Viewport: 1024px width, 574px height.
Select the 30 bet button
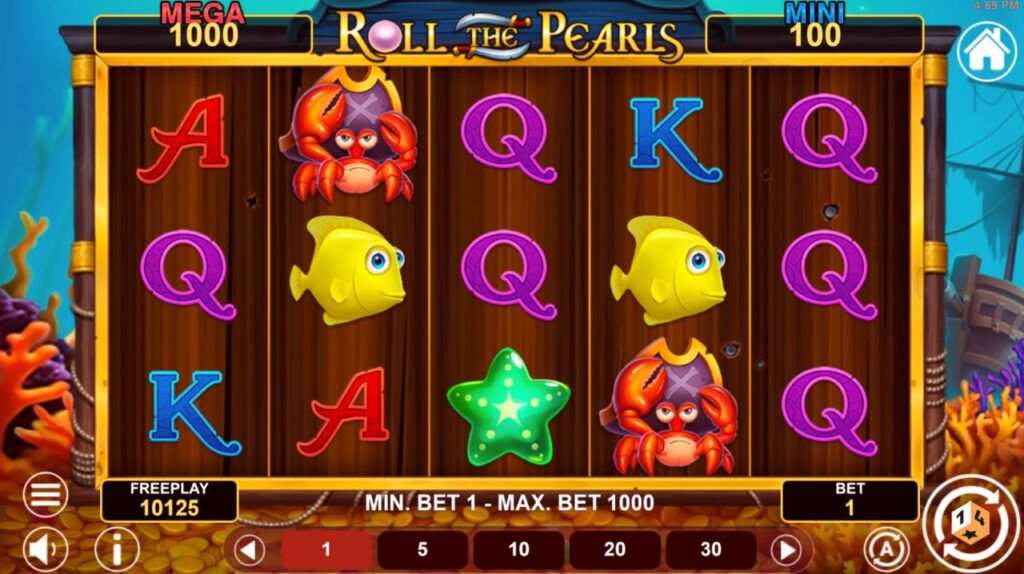click(710, 550)
